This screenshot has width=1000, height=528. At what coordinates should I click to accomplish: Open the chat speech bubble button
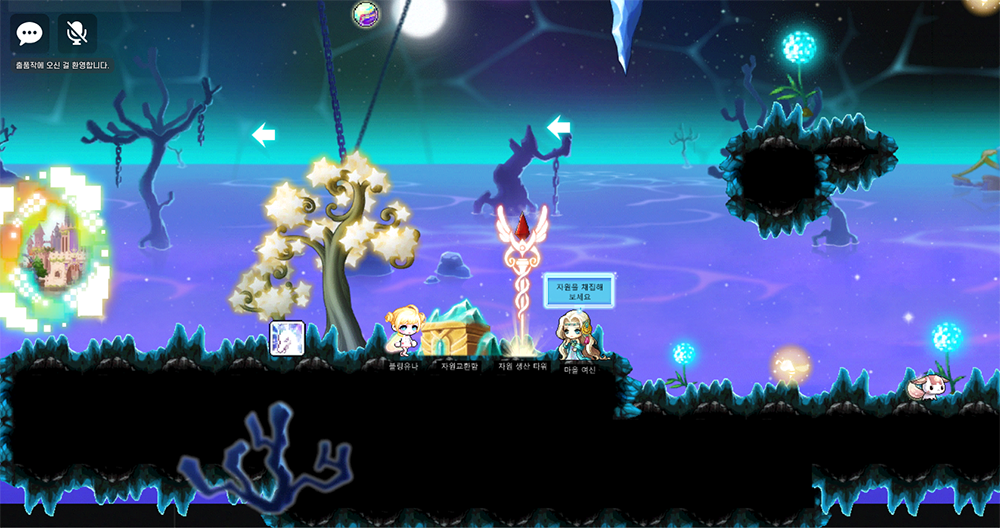(30, 34)
